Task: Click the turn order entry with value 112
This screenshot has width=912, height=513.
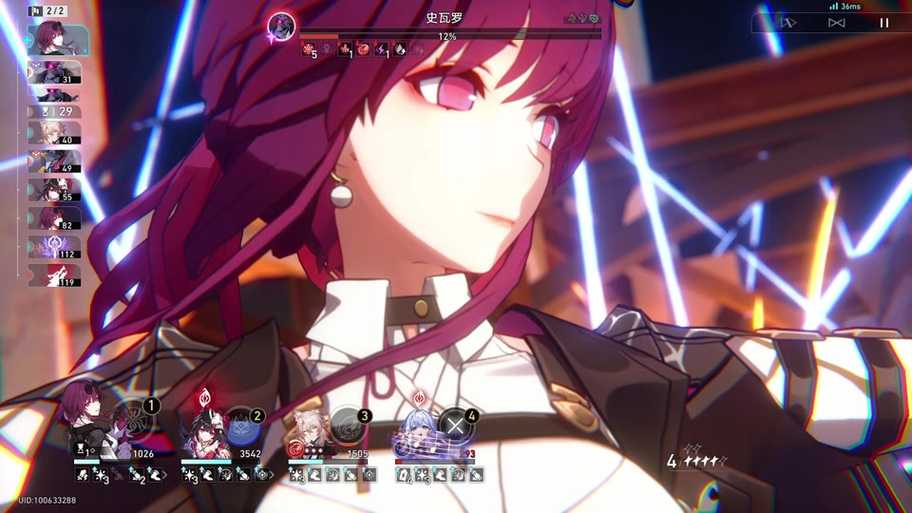Action: (55, 246)
